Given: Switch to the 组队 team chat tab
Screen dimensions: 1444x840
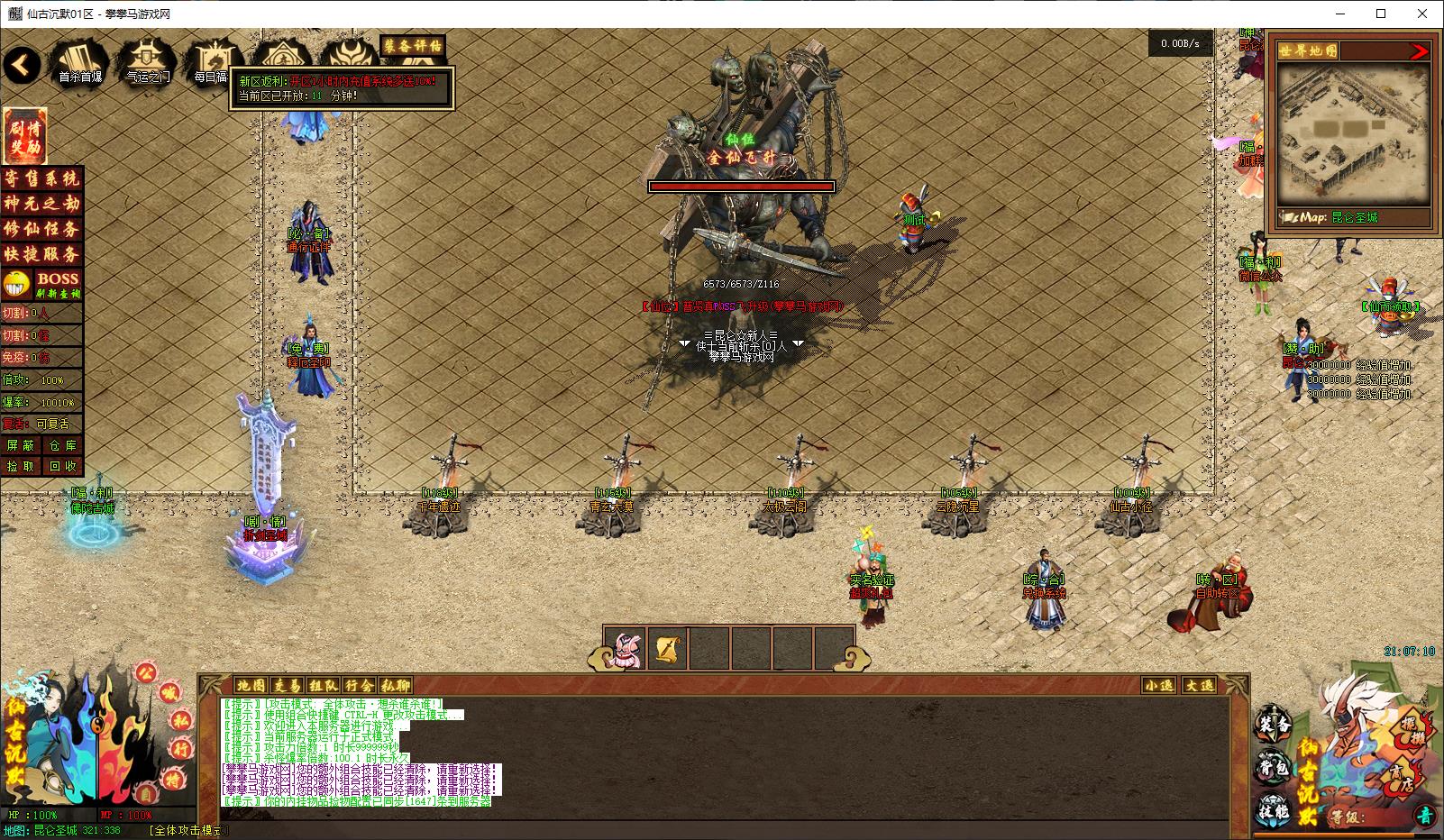Looking at the screenshot, I should coord(323,685).
